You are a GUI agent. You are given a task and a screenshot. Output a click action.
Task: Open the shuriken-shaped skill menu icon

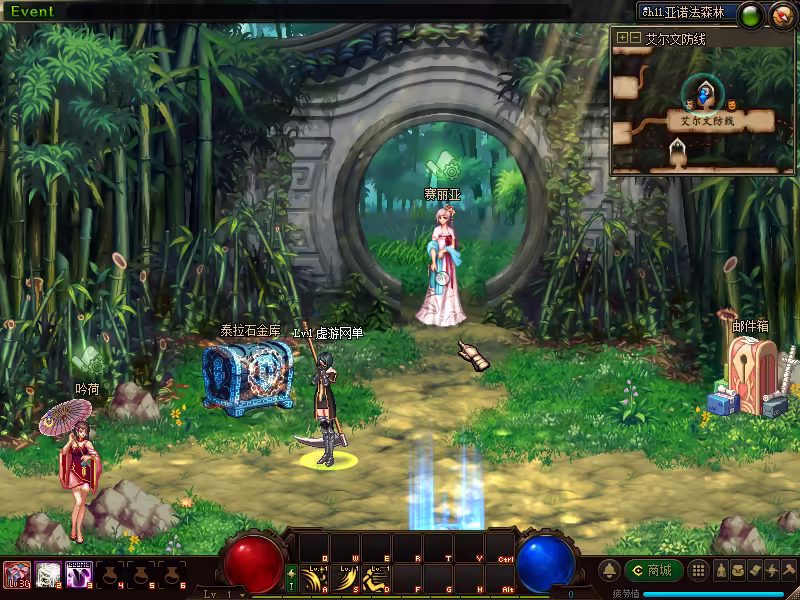(x=772, y=570)
